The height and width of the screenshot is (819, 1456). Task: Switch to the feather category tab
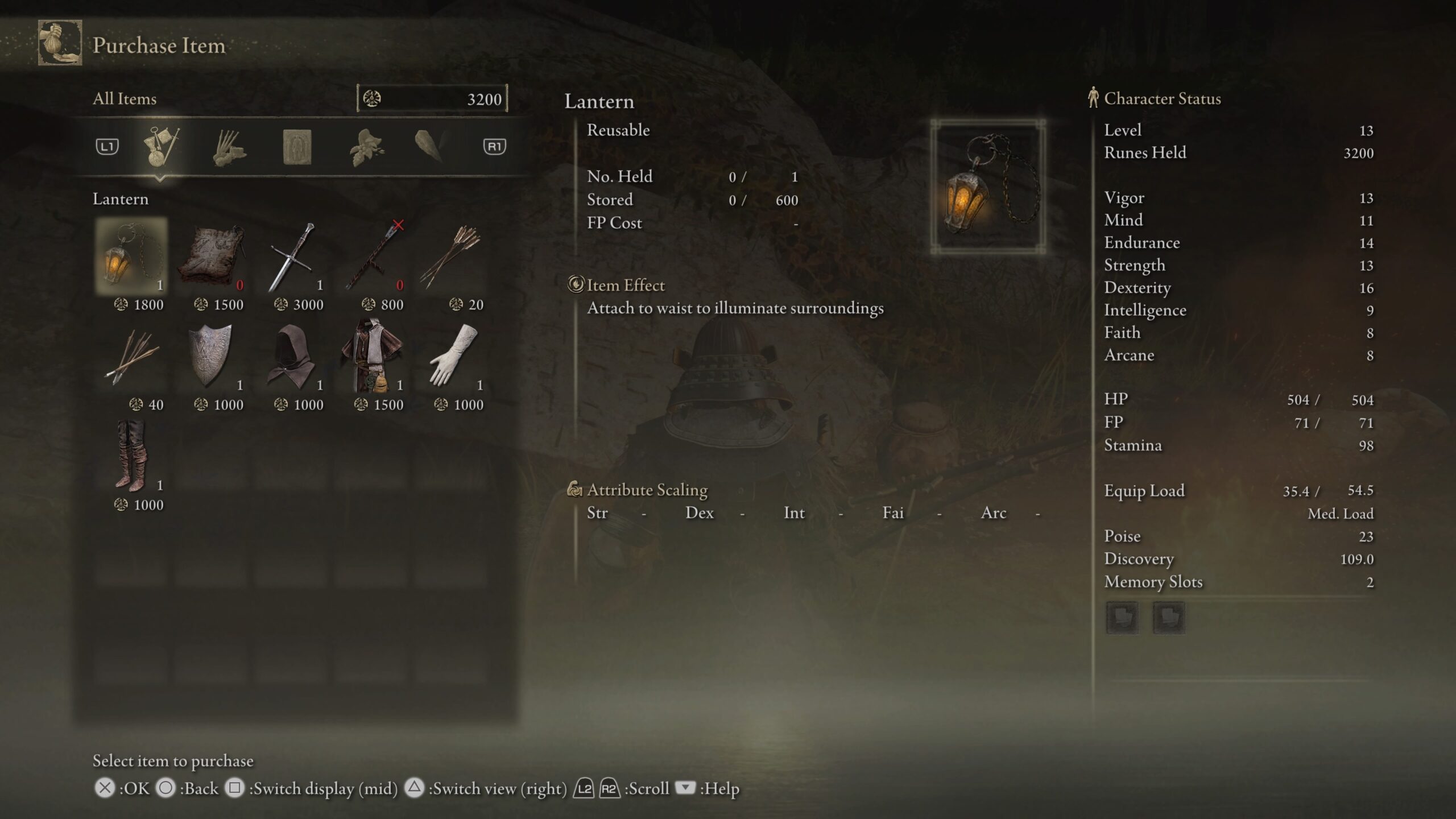[429, 147]
